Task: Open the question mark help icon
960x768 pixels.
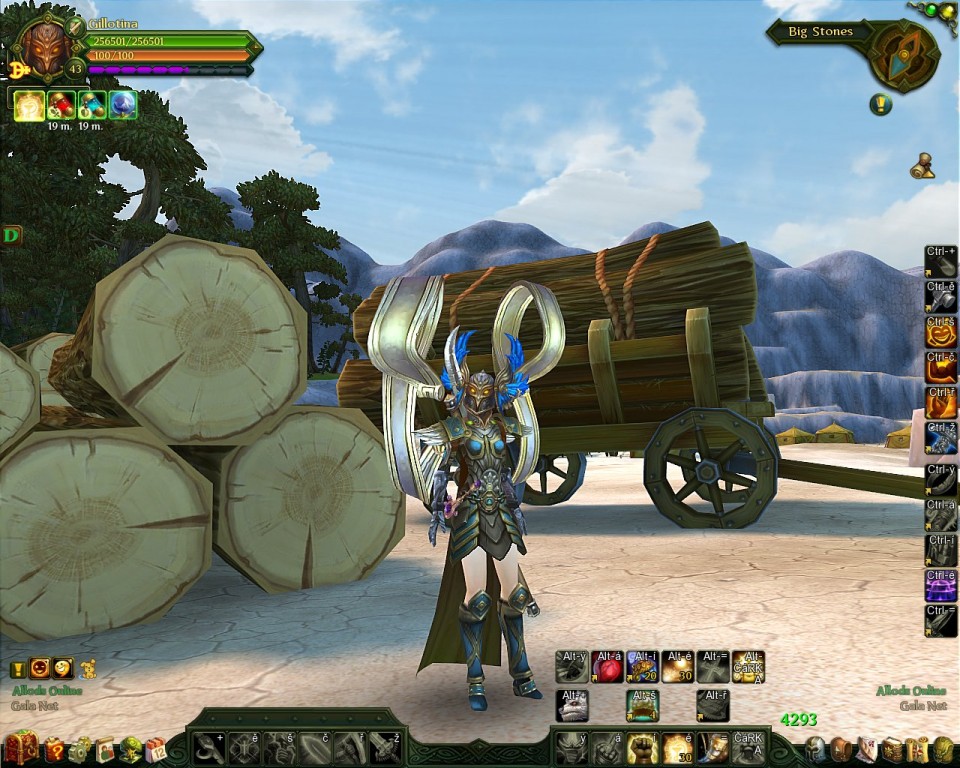Action: [x=54, y=749]
